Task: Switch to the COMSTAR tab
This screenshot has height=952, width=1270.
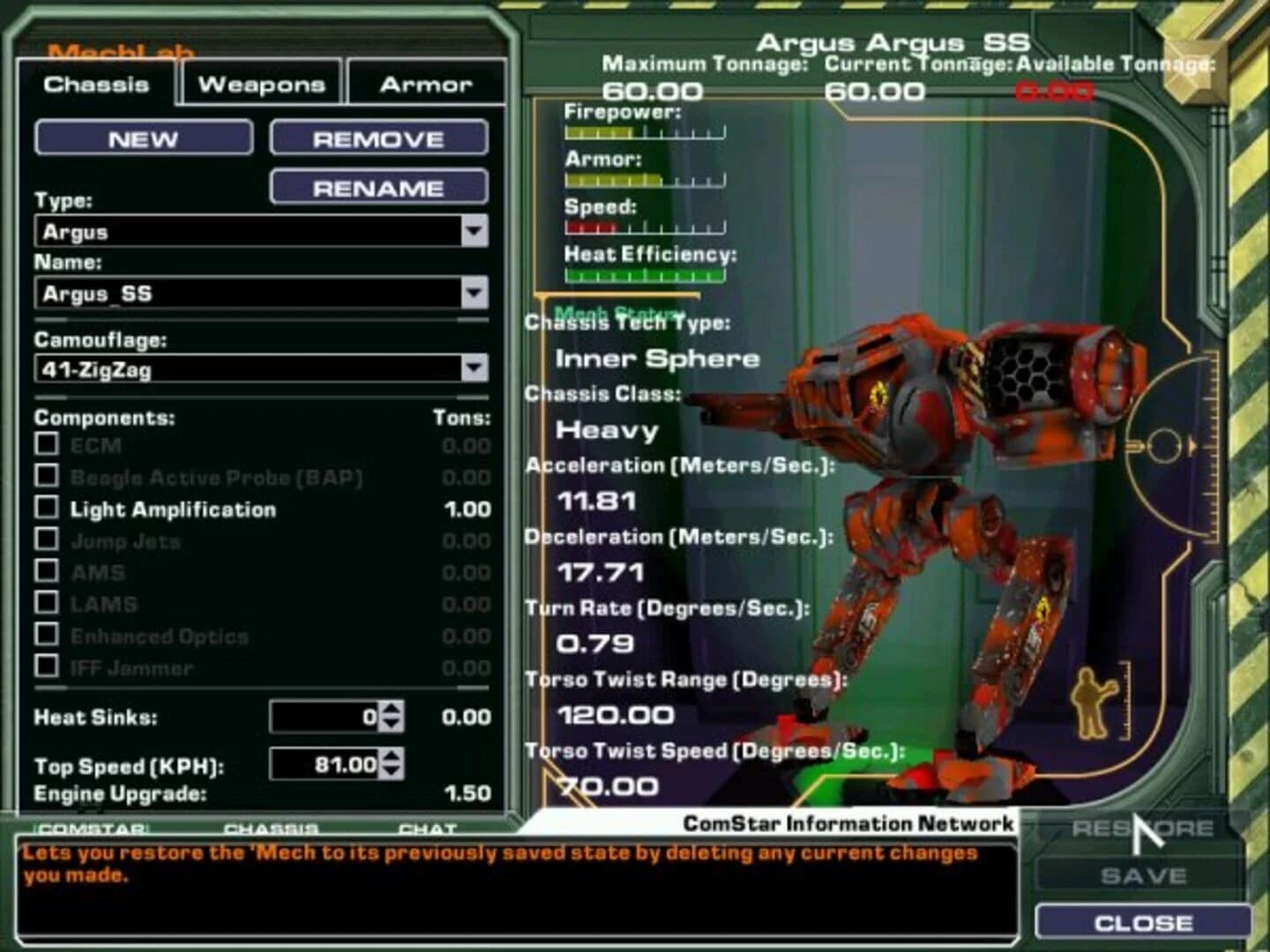Action: pos(92,829)
